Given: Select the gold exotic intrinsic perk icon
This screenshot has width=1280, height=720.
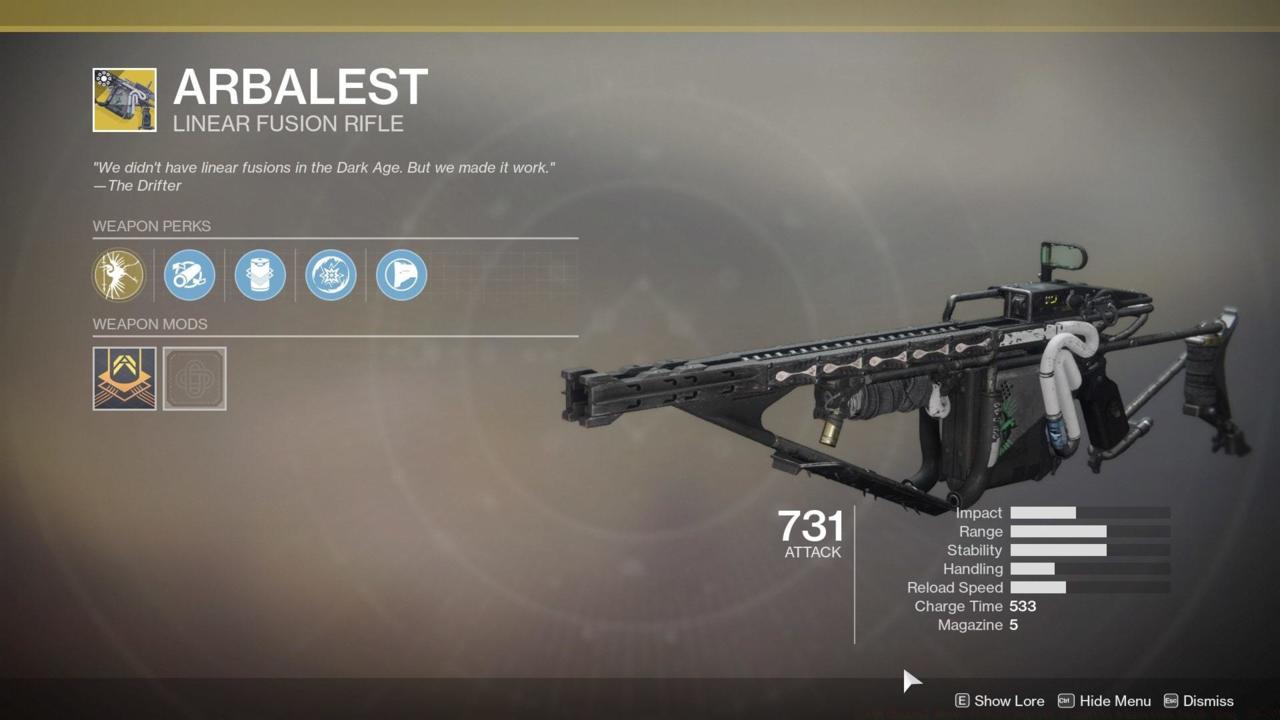Looking at the screenshot, I should pos(118,275).
